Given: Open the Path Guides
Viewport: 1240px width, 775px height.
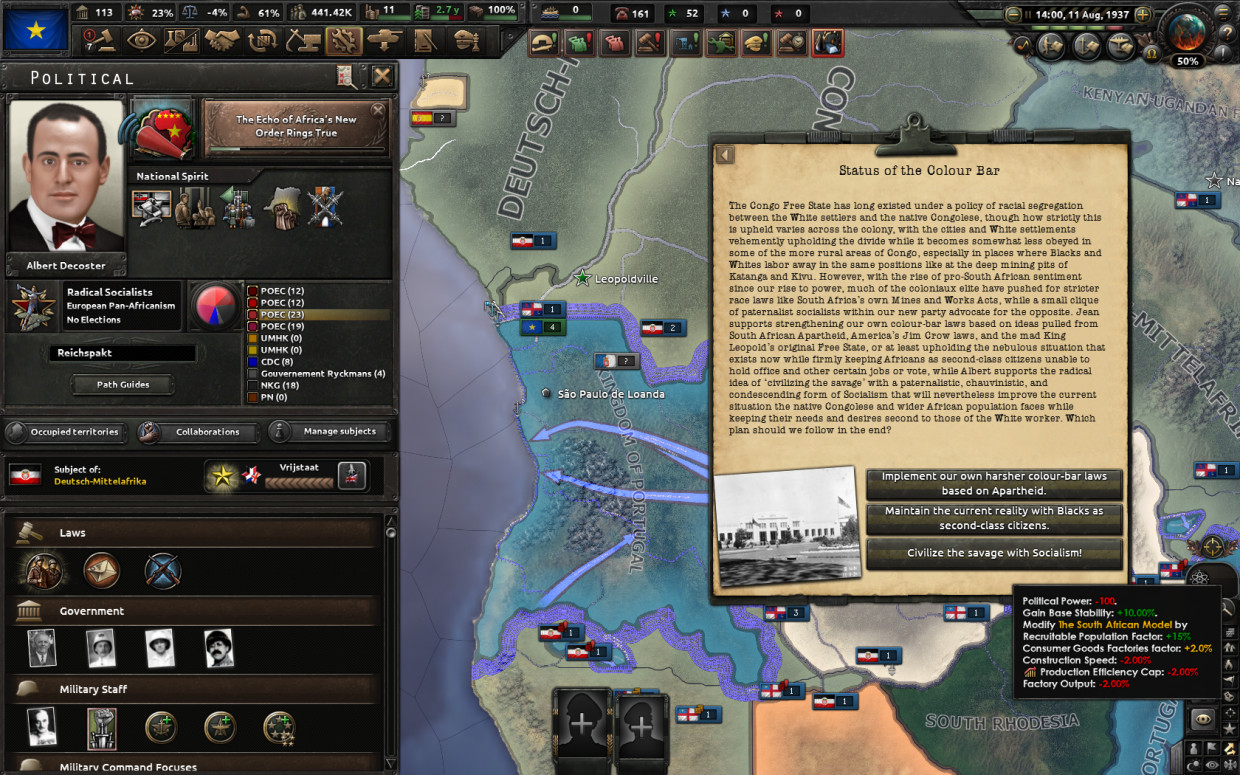Looking at the screenshot, I should point(123,384).
